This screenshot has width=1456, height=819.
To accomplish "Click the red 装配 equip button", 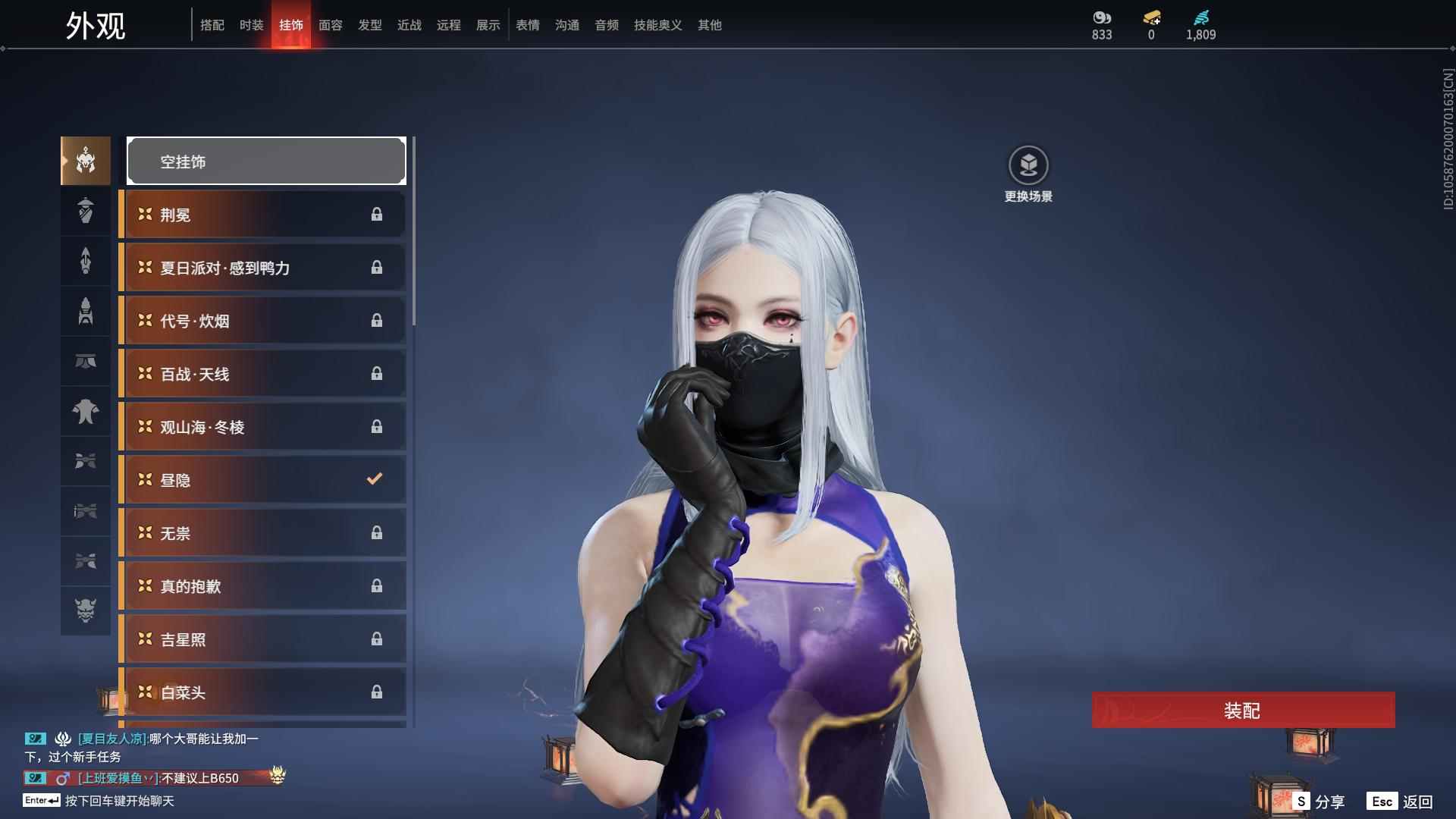I will [x=1243, y=711].
